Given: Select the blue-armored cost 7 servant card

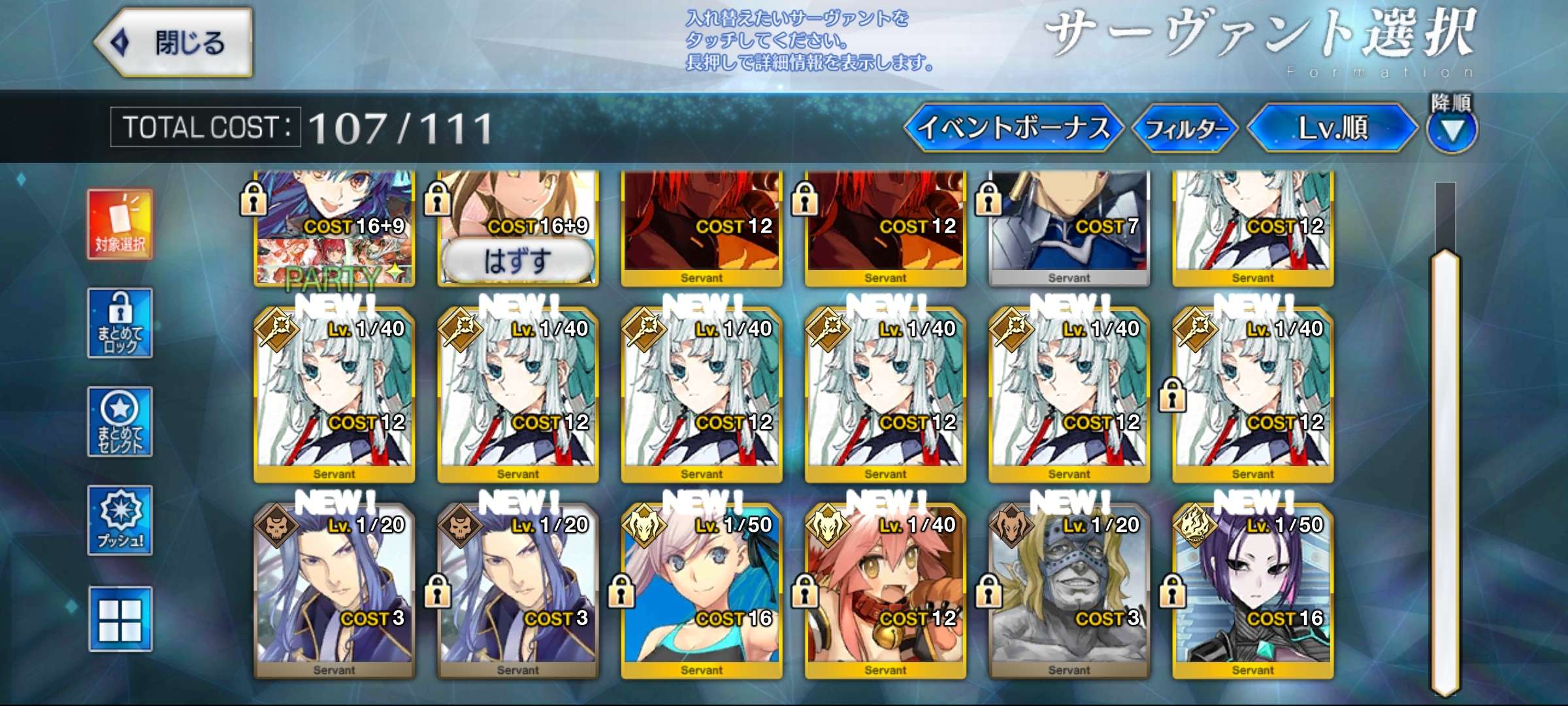Looking at the screenshot, I should [x=1069, y=226].
